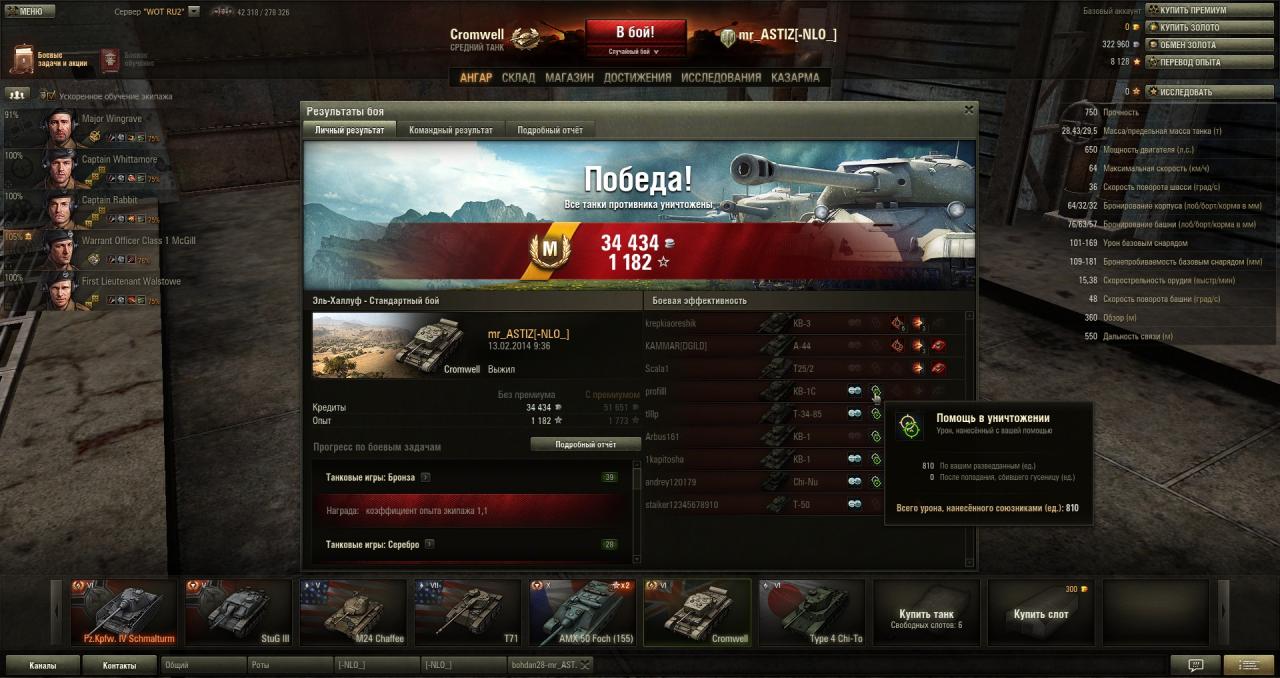
Task: Open the «Каналы» chat channels button
Action: click(42, 664)
